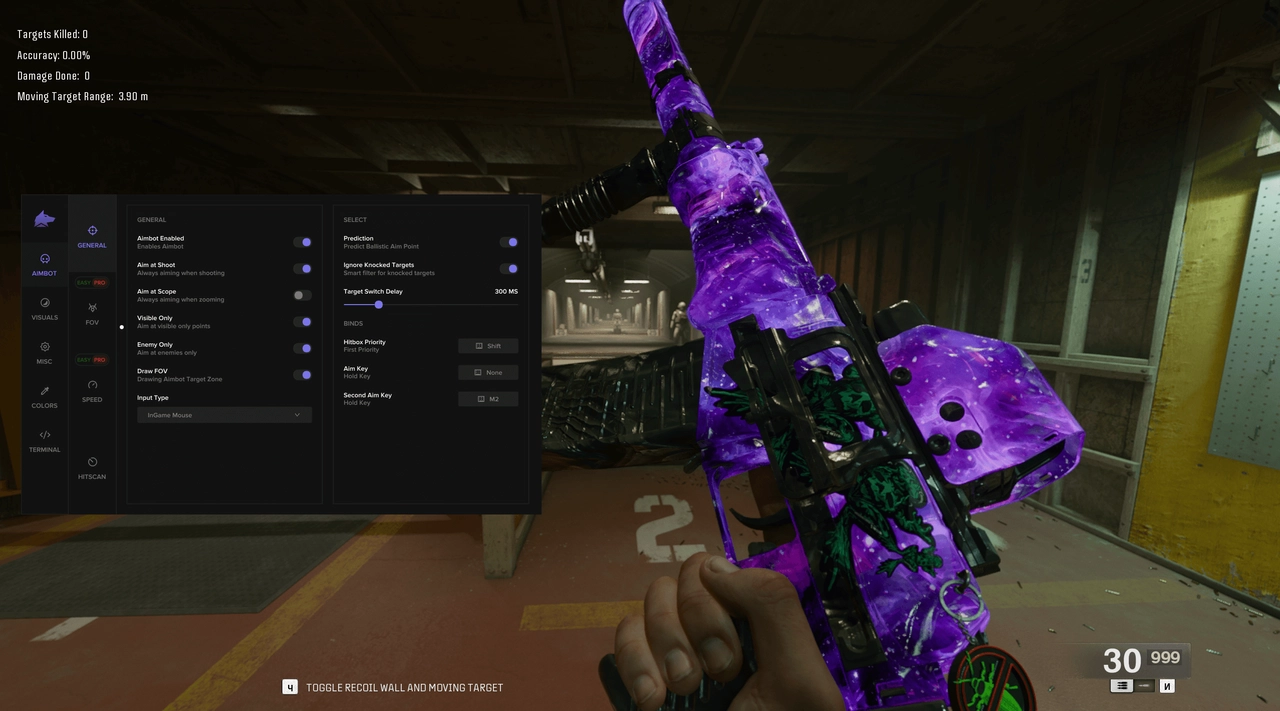Toggle the Visible Only option
1280x711 pixels.
pos(302,322)
